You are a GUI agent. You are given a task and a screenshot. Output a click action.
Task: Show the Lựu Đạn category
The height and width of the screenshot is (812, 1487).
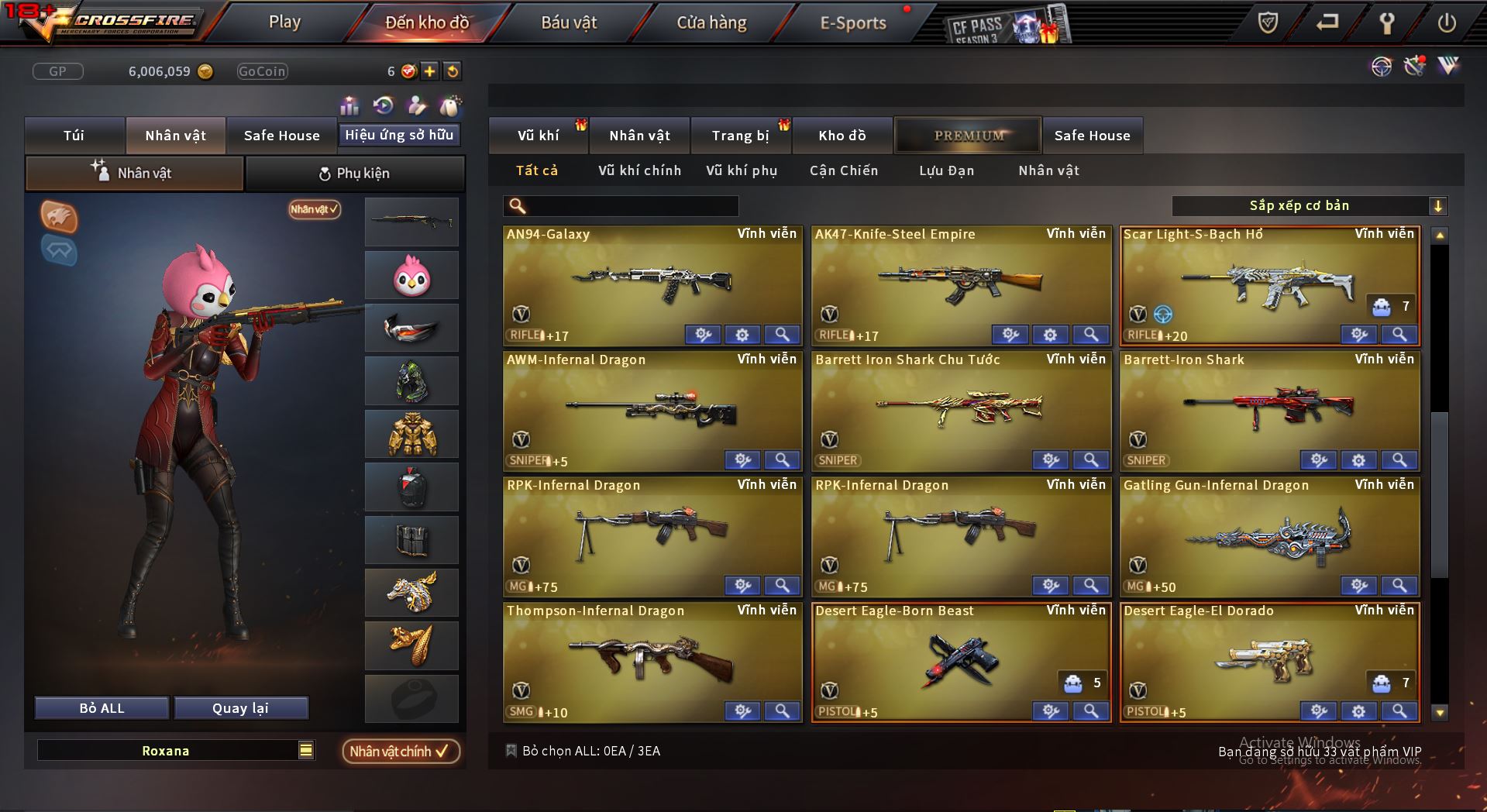pyautogui.click(x=946, y=170)
